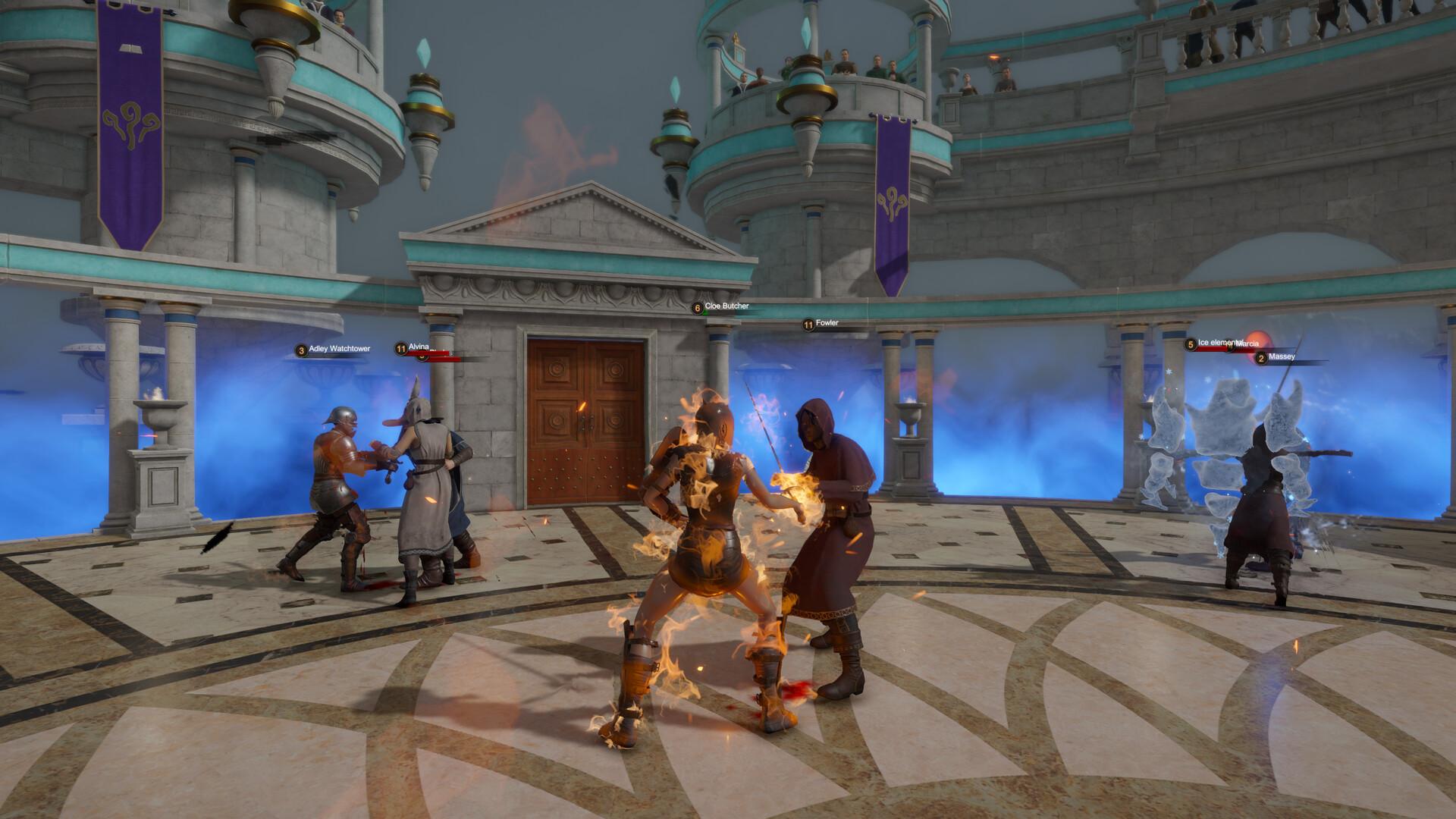Screen dimensions: 1456x819
Task: Click the level 2 badge next to Massey
Action: 1261,358
